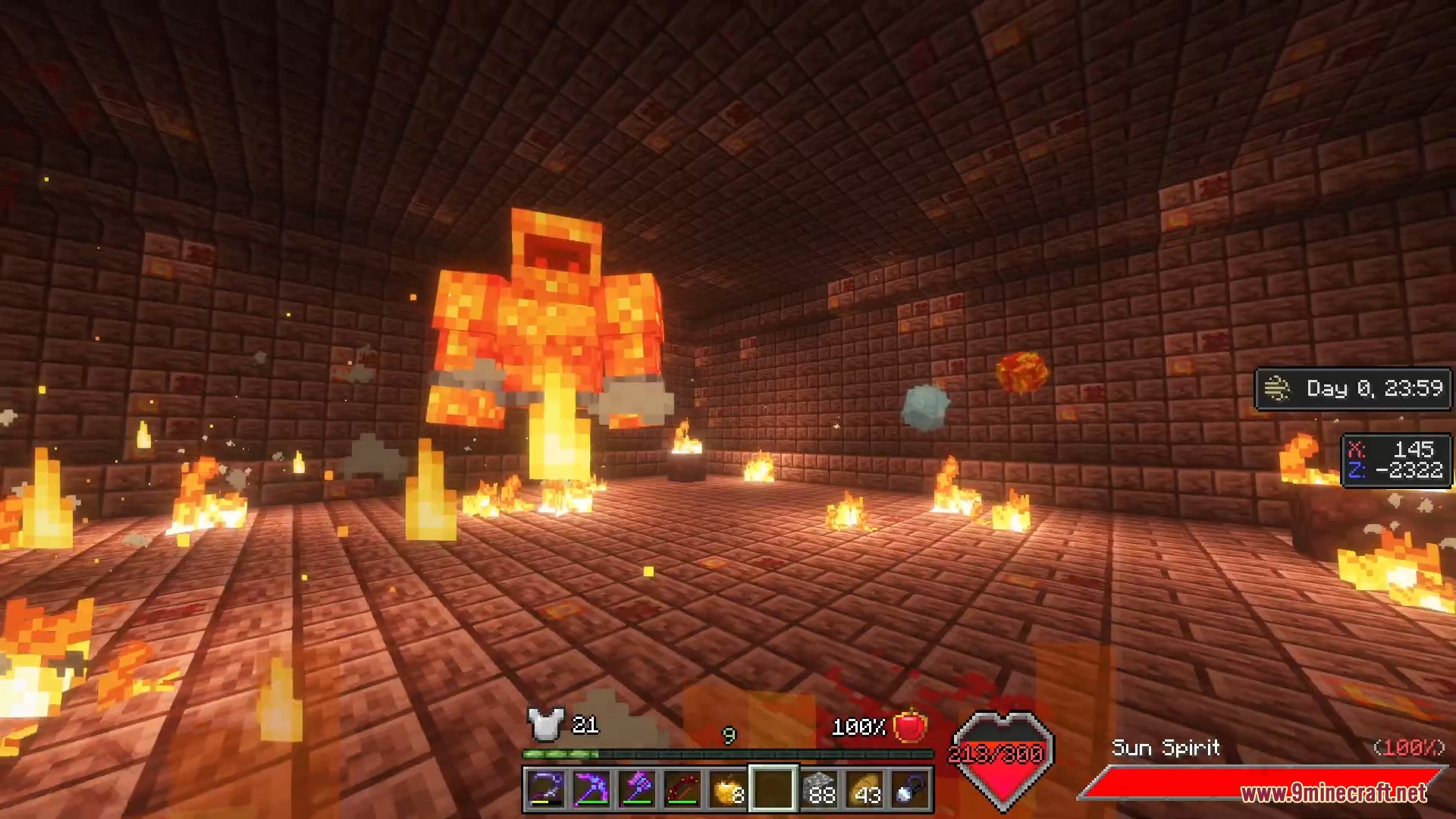The image size is (1456, 819).
Task: Choose the last hotbar slot with the bucket
Action: (910, 789)
